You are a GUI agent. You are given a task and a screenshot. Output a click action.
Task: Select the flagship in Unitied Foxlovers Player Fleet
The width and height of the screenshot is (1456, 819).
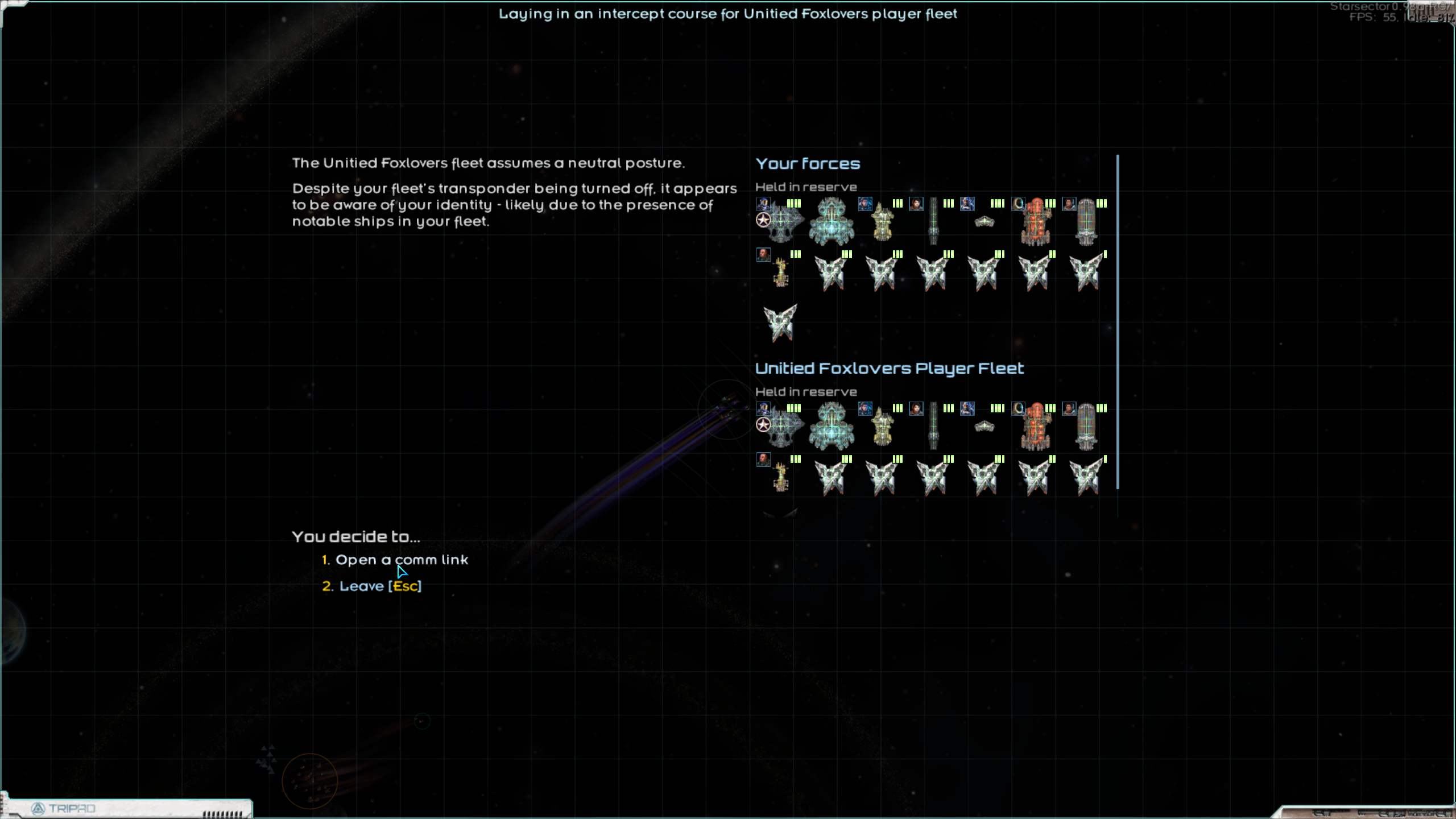pos(782,427)
